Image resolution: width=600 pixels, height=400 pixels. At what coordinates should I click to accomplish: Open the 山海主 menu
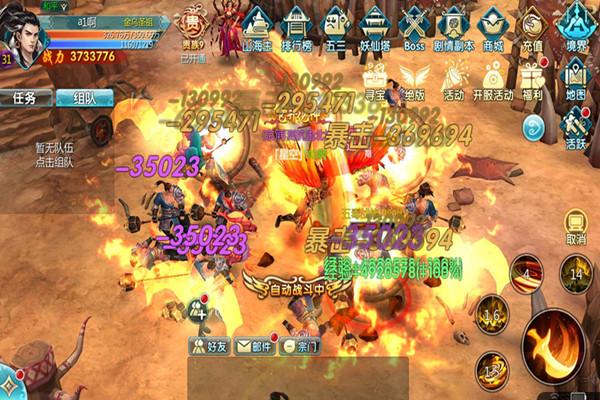(256, 26)
